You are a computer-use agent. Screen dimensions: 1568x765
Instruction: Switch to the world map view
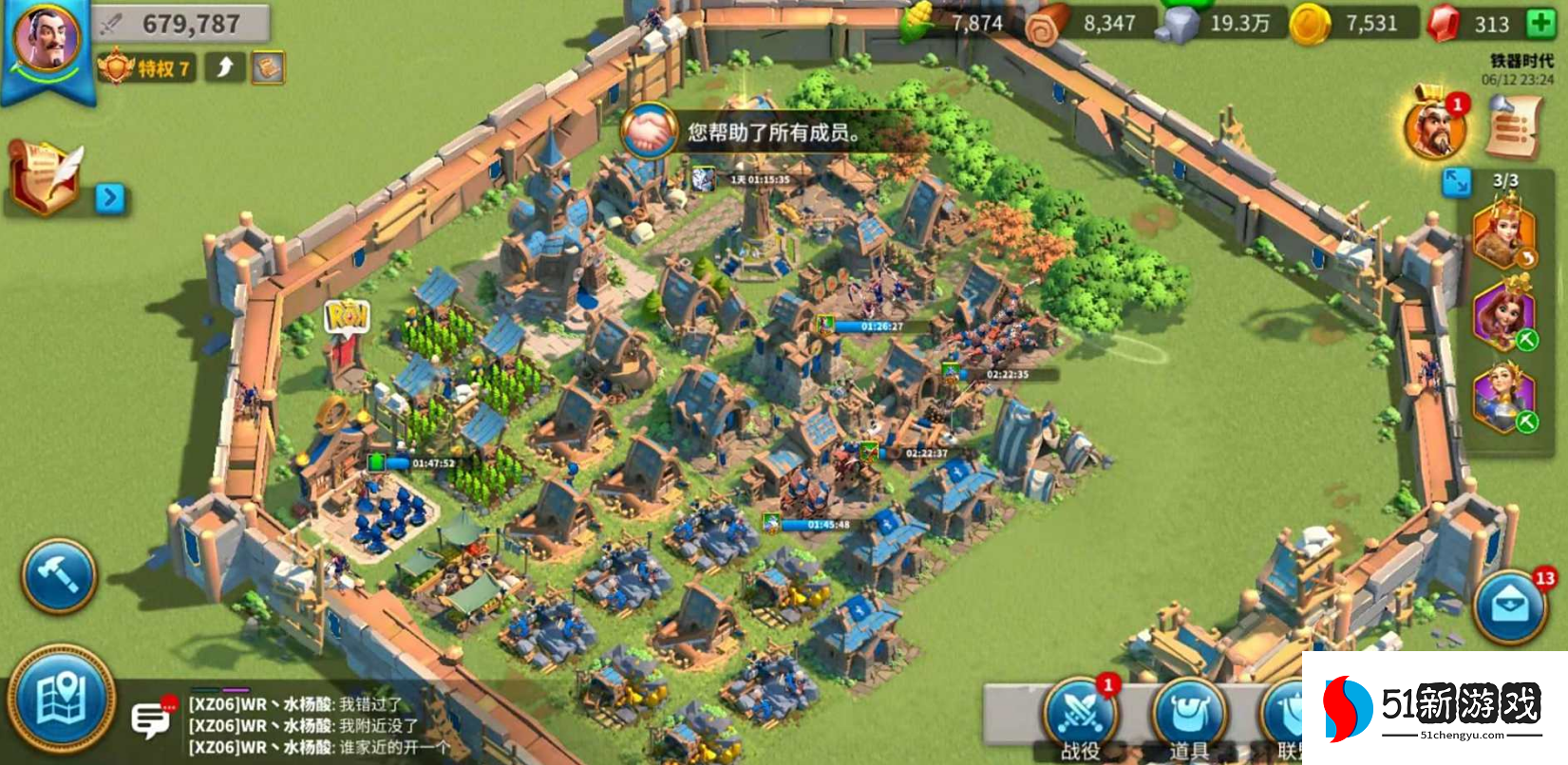point(62,700)
